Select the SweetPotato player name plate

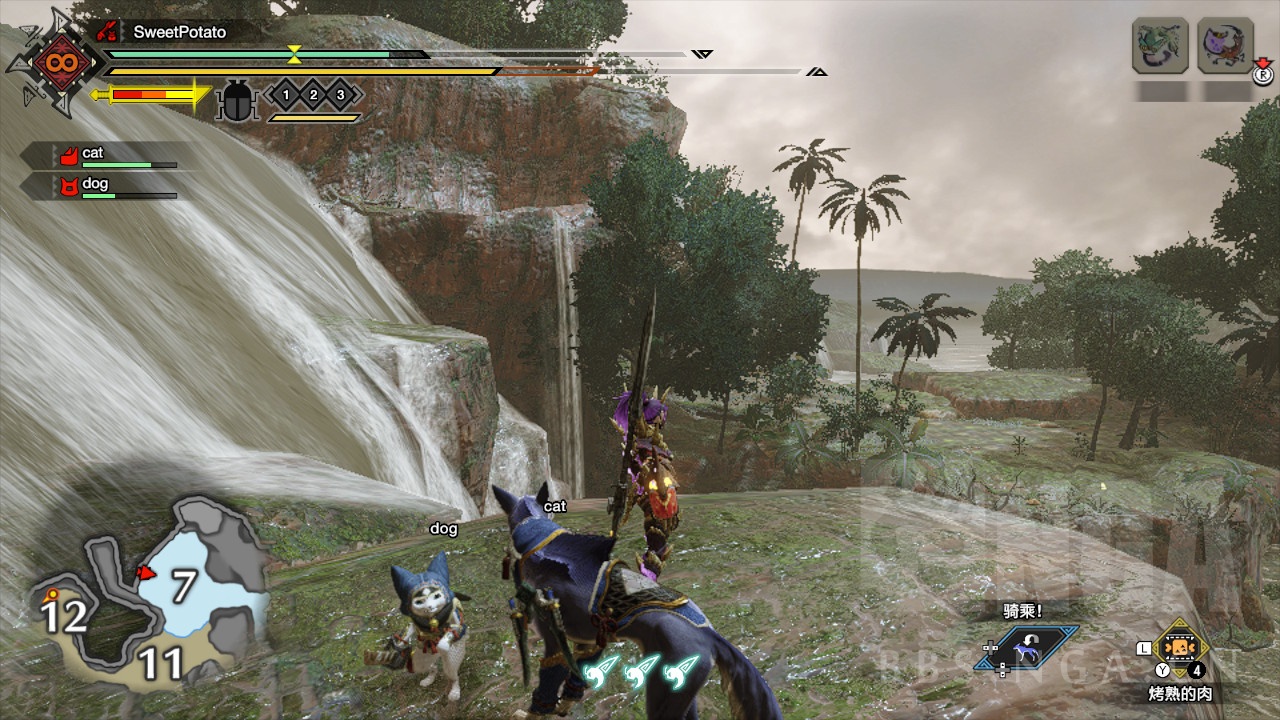[x=180, y=32]
